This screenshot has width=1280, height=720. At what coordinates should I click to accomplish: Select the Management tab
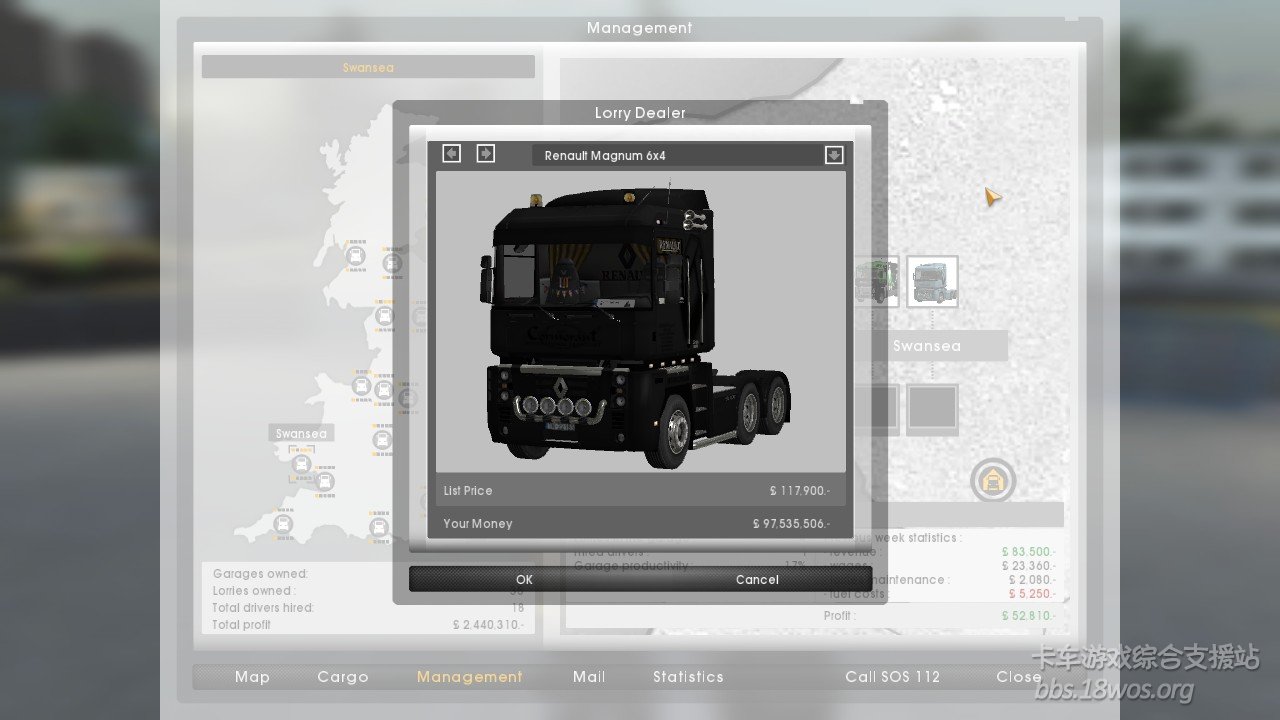point(470,677)
